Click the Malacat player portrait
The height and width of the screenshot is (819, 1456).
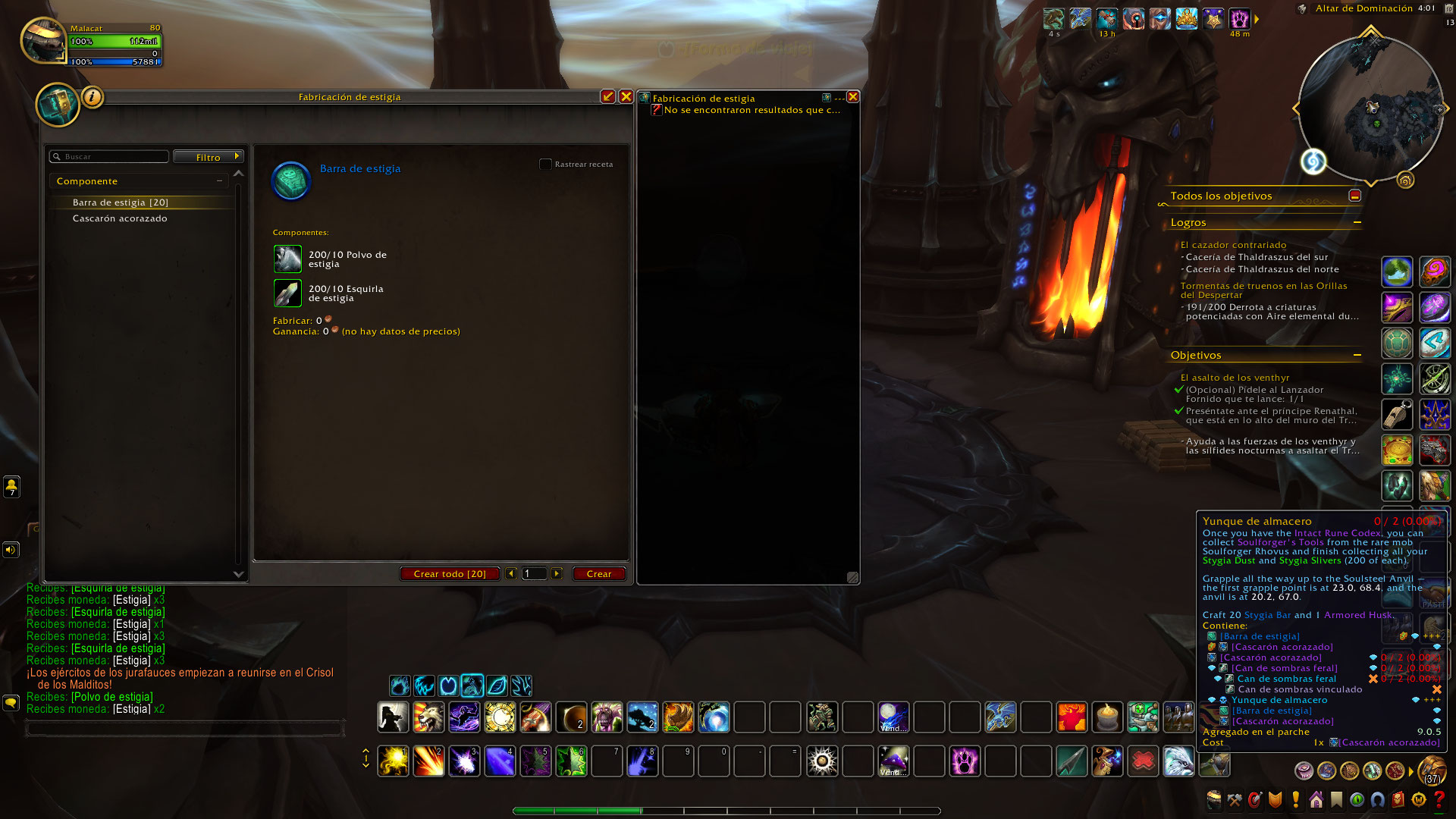pos(43,40)
